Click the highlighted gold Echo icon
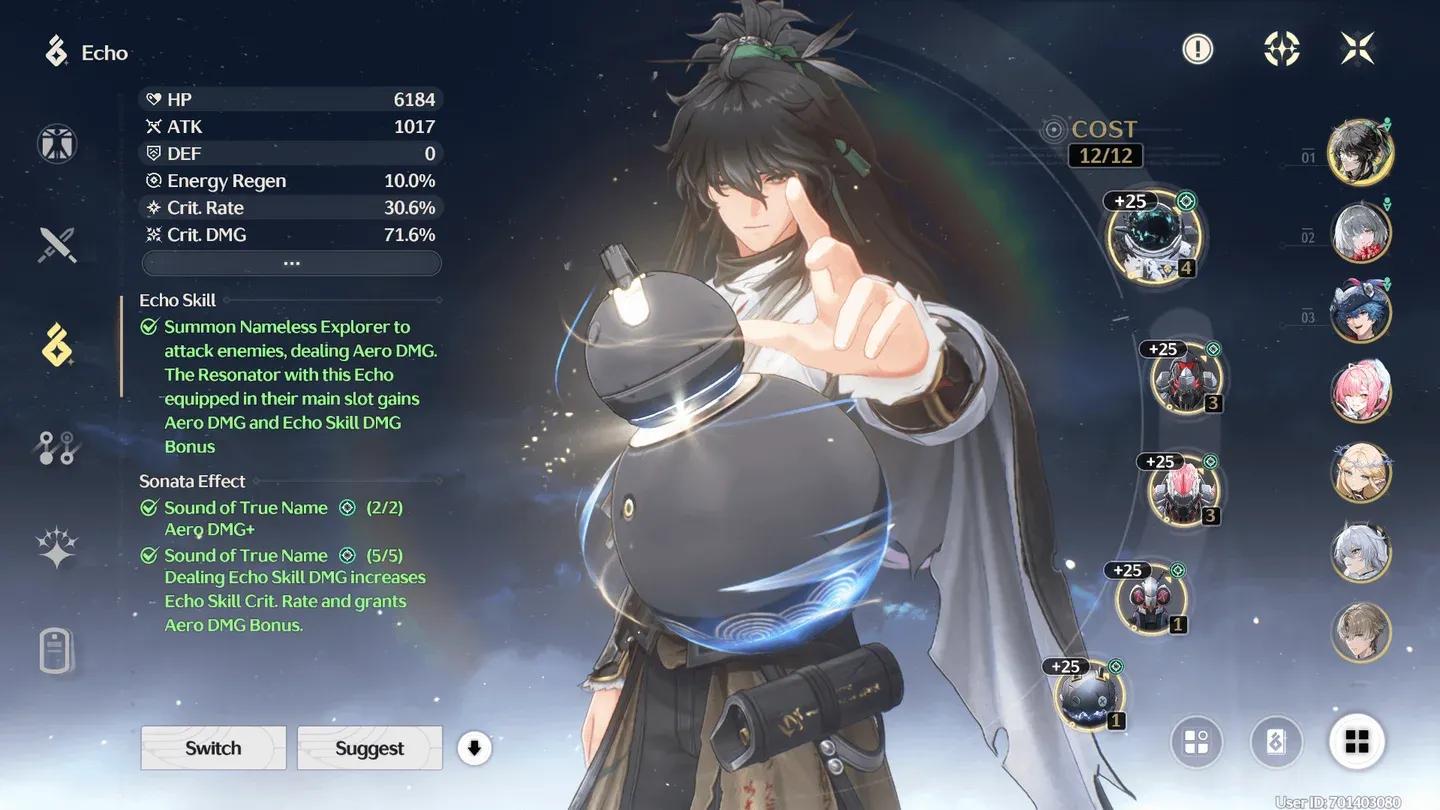The height and width of the screenshot is (810, 1440). [x=56, y=346]
